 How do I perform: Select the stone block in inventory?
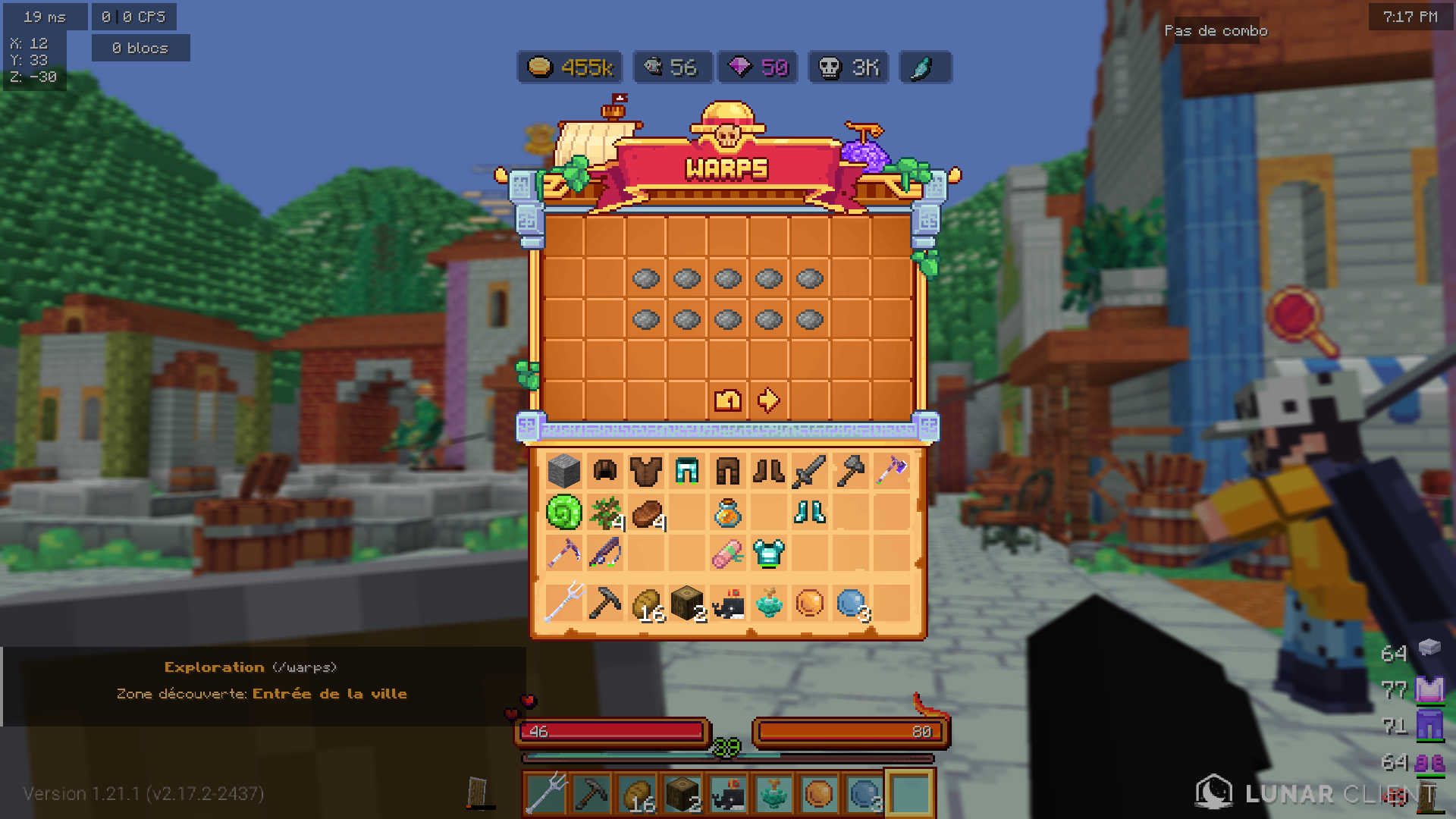click(x=564, y=472)
